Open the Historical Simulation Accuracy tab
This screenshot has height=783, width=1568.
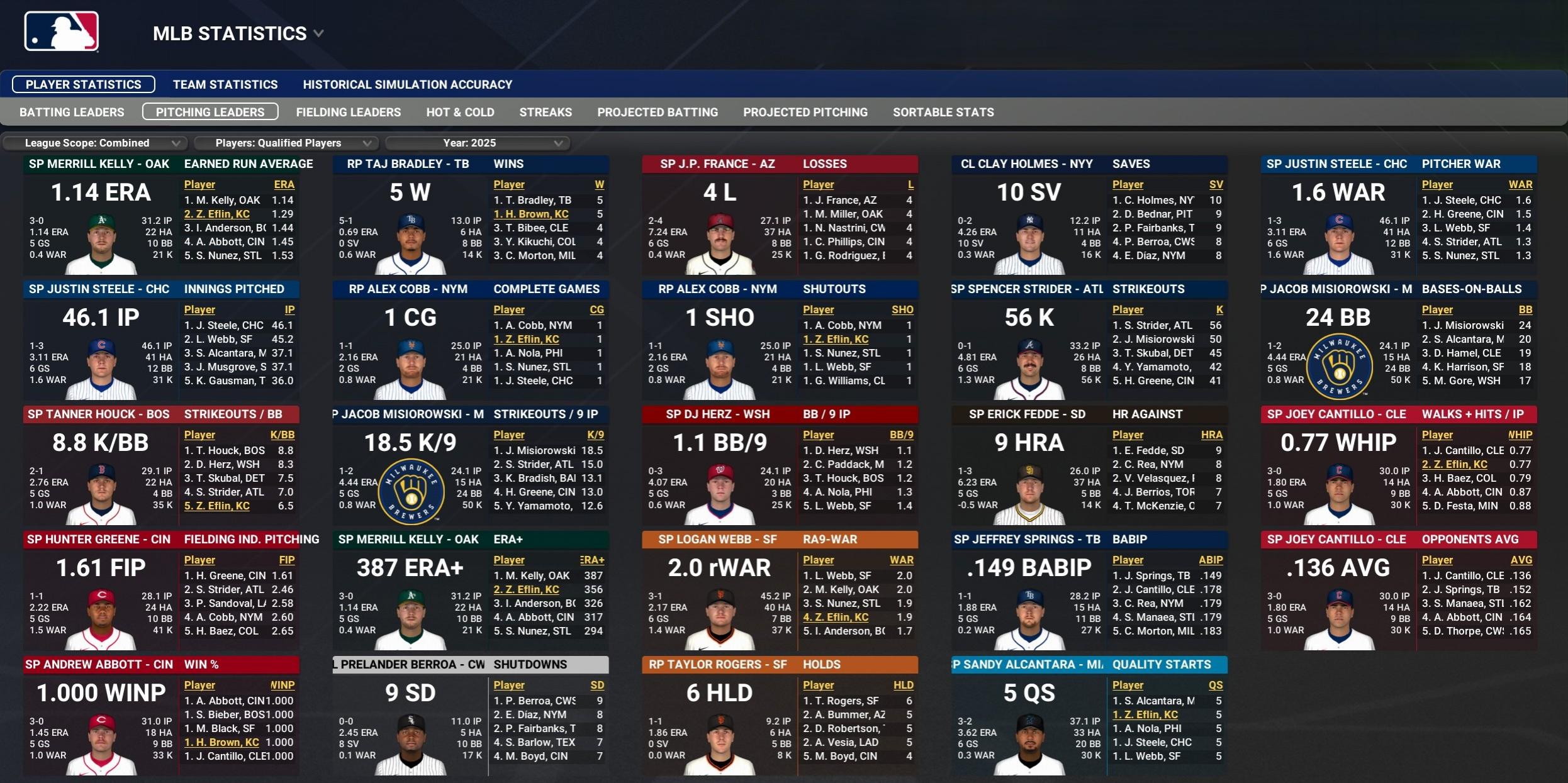tap(406, 84)
